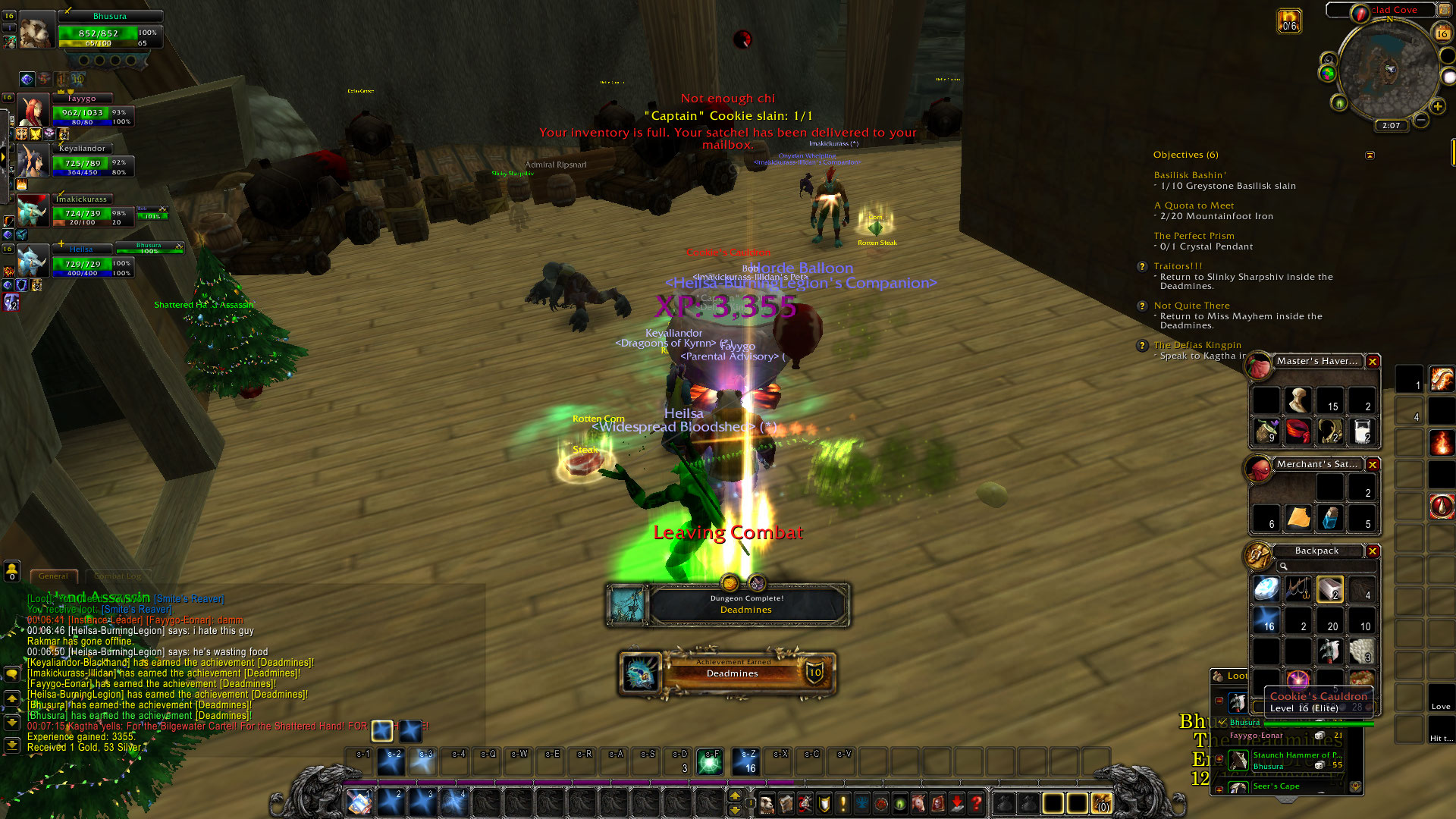
Task: Activate the green swirl ability on shift-F
Action: pos(710,762)
